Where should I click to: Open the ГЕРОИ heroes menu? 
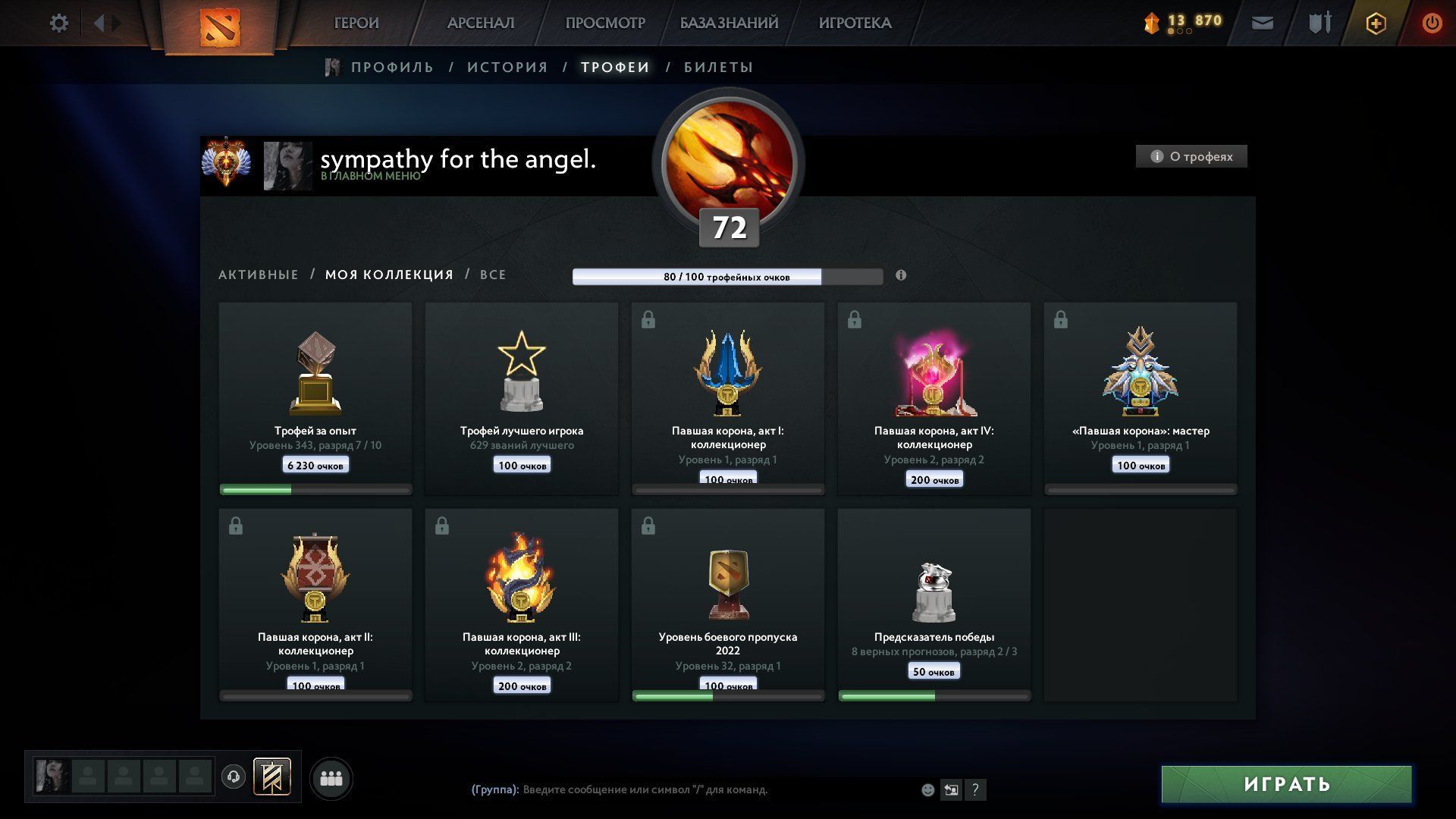(x=356, y=24)
